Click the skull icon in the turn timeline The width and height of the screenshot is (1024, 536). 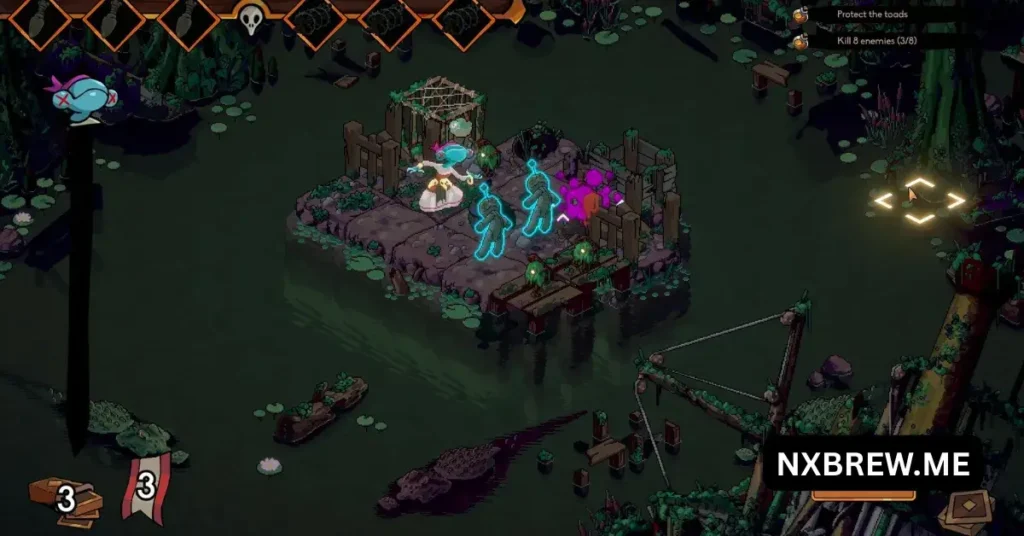250,18
